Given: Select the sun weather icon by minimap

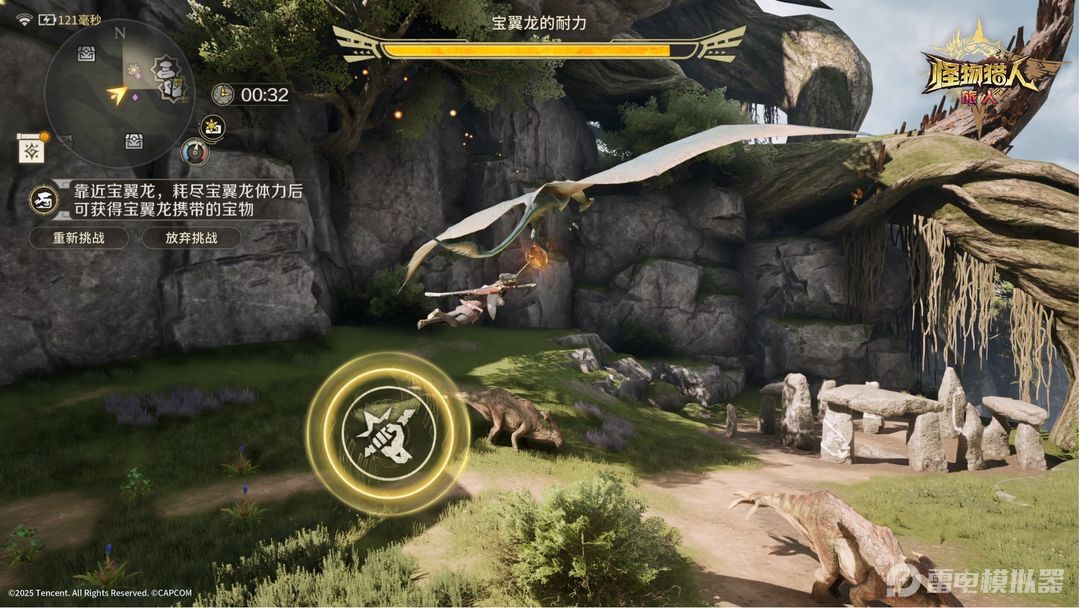Looking at the screenshot, I should click(x=212, y=126).
